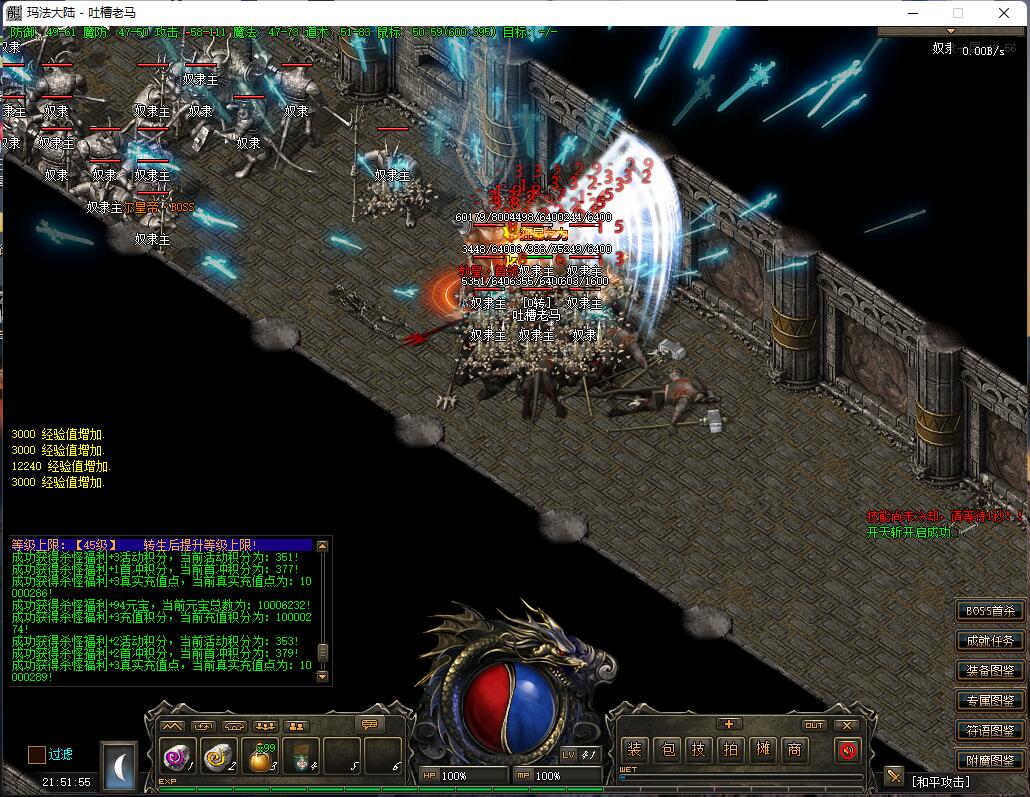
Task: Toggle the red mute sound icon
Action: pyautogui.click(x=847, y=750)
